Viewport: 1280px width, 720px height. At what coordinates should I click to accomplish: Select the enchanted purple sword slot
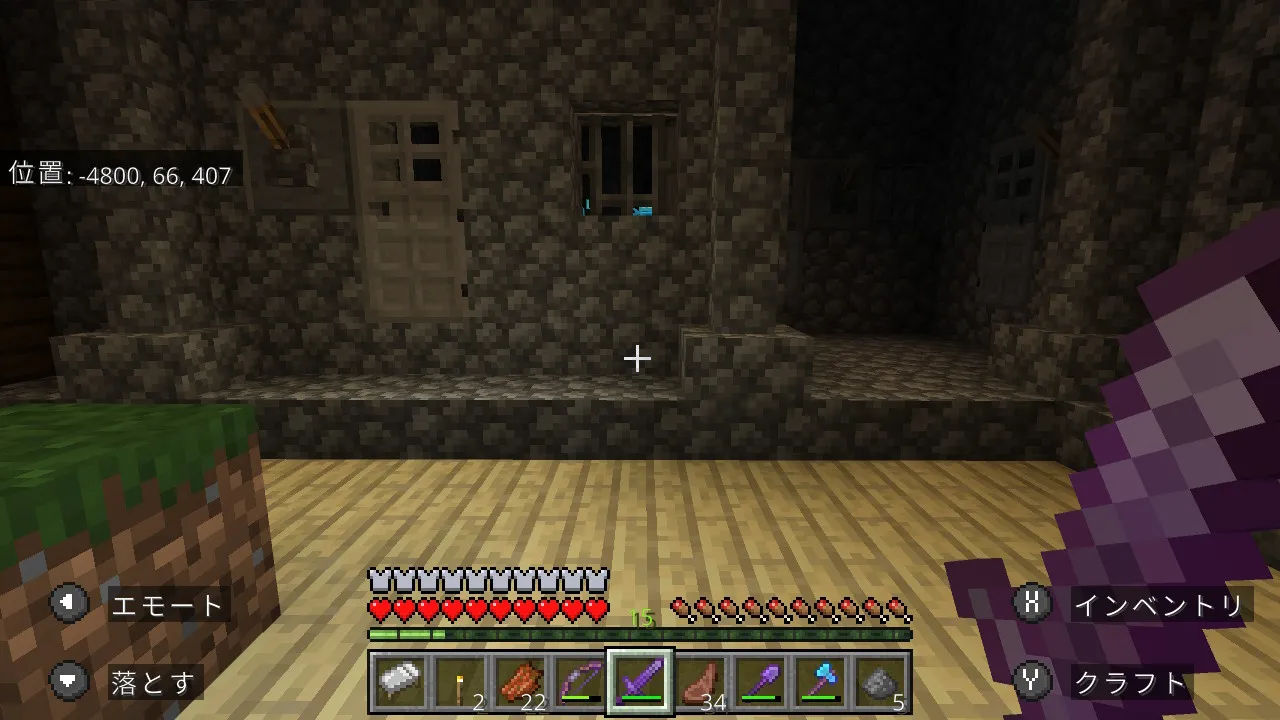coord(640,683)
